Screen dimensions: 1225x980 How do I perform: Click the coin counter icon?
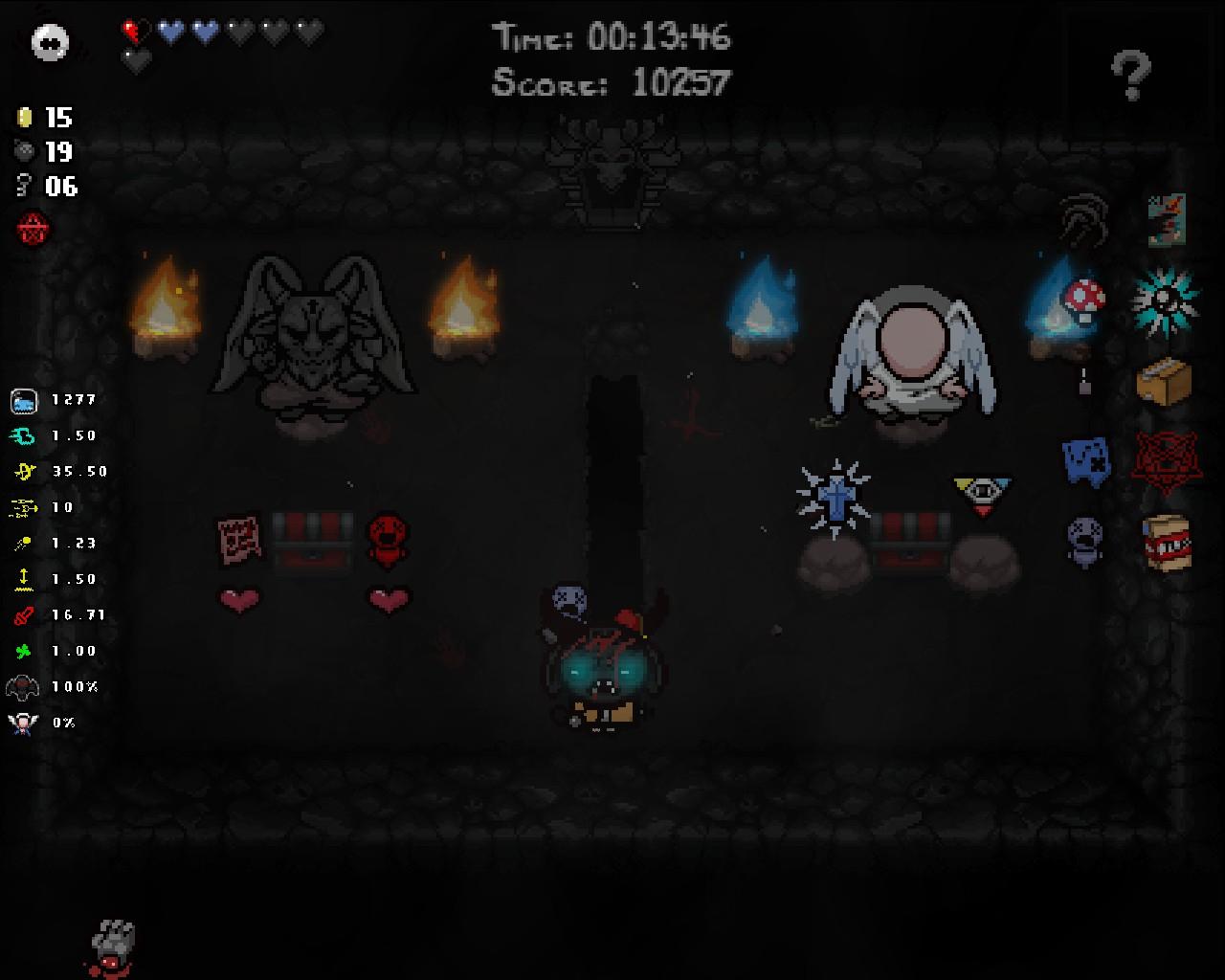pyautogui.click(x=23, y=119)
